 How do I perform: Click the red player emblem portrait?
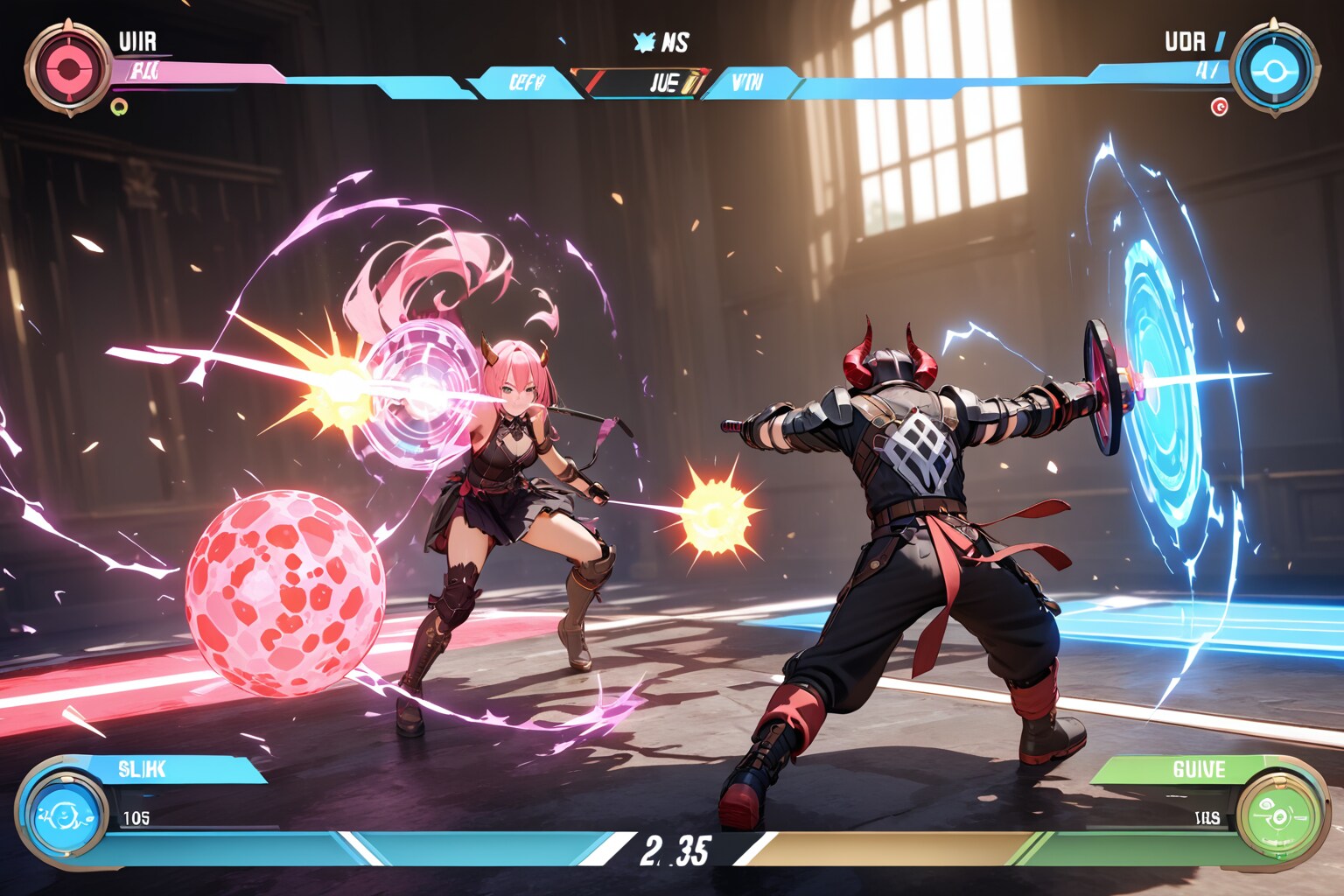coord(67,68)
